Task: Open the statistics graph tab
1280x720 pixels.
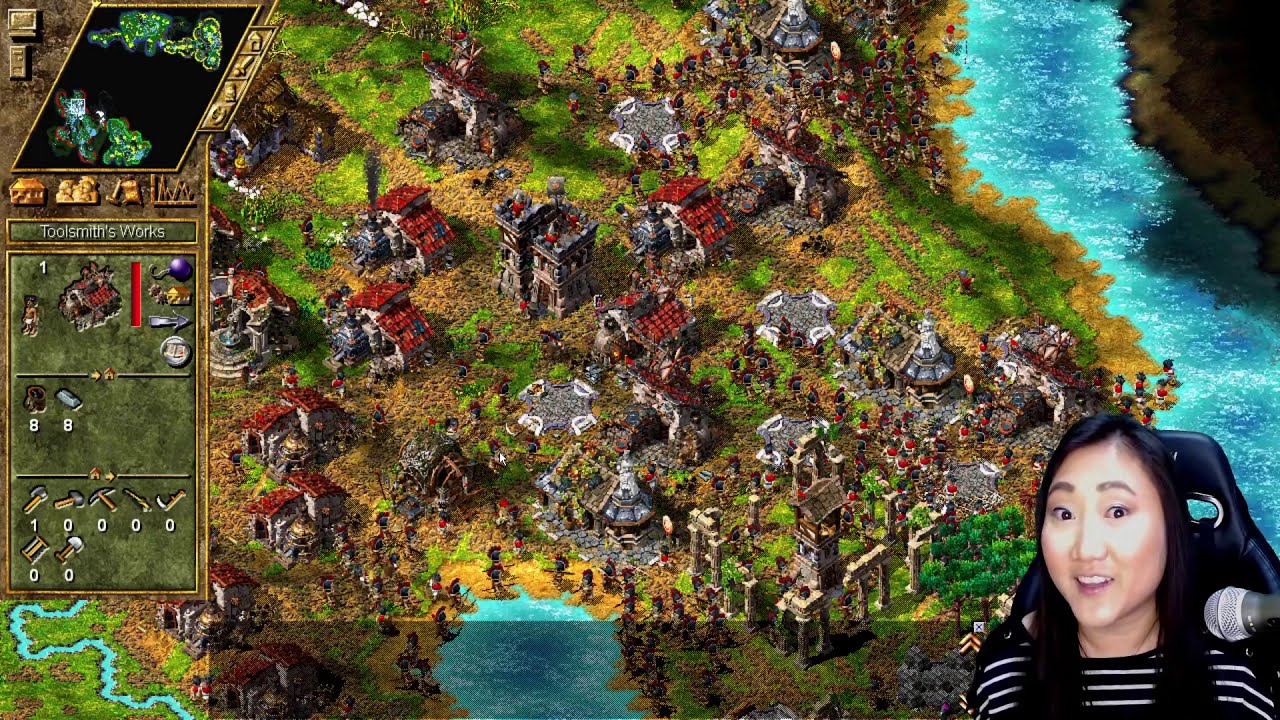Action: [172, 190]
